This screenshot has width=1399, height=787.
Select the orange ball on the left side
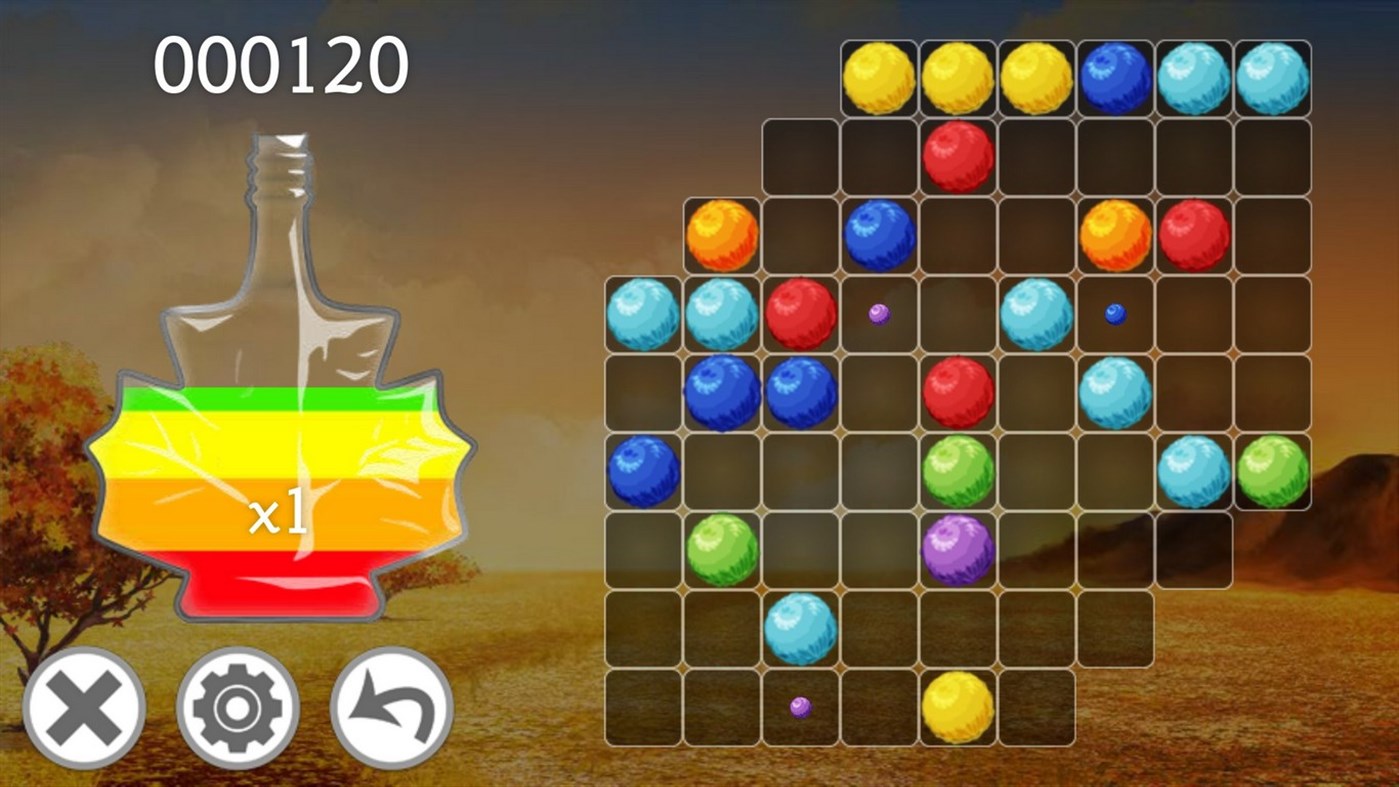[x=721, y=236]
